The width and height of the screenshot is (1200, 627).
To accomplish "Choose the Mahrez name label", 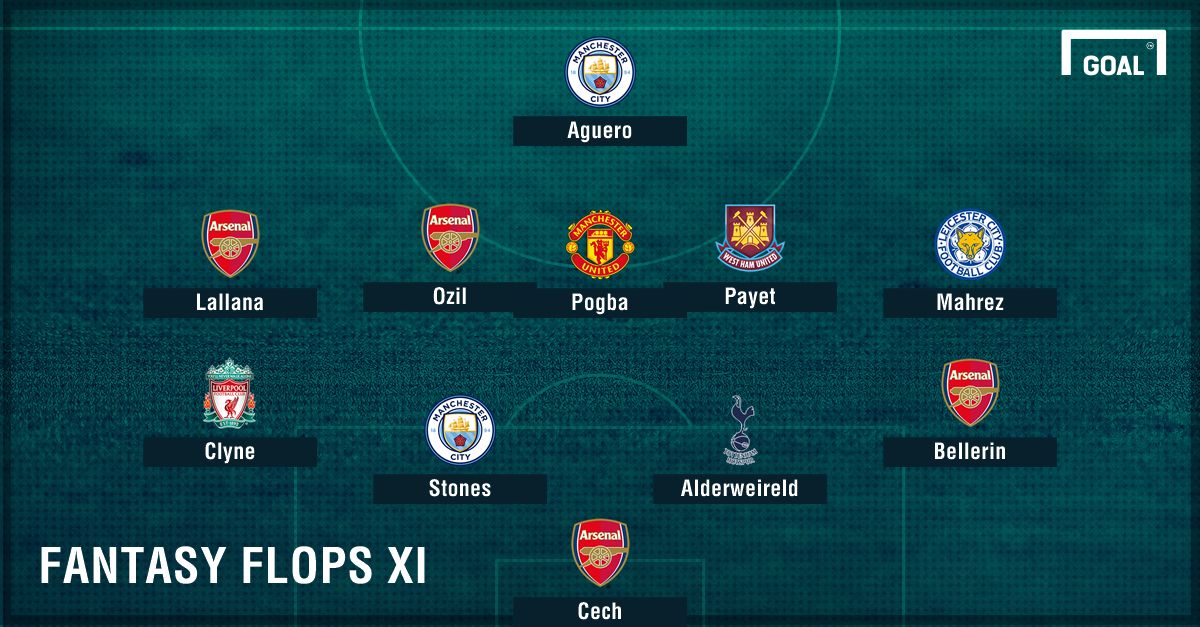I will coord(969,303).
